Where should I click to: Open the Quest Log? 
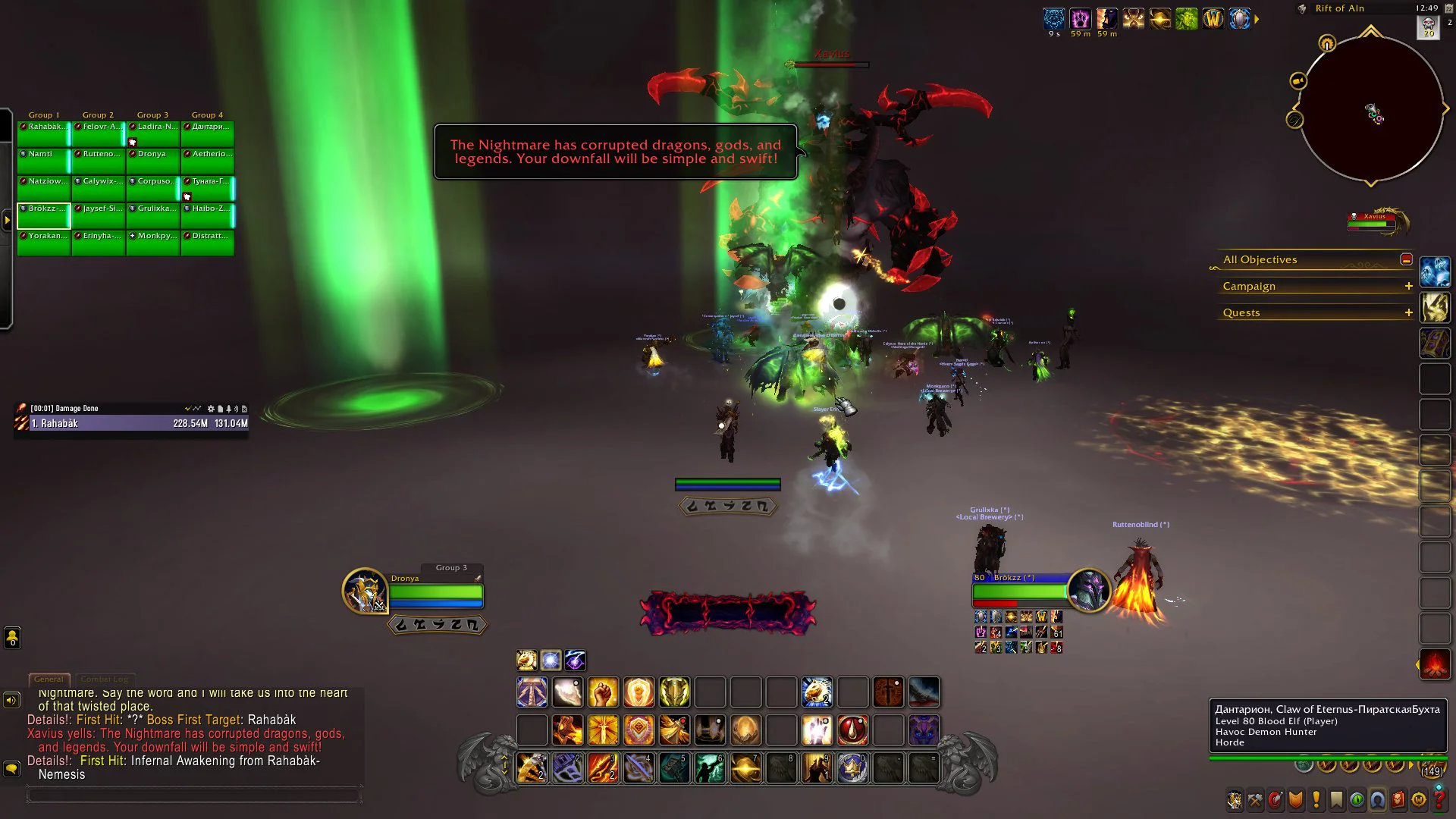(1315, 800)
